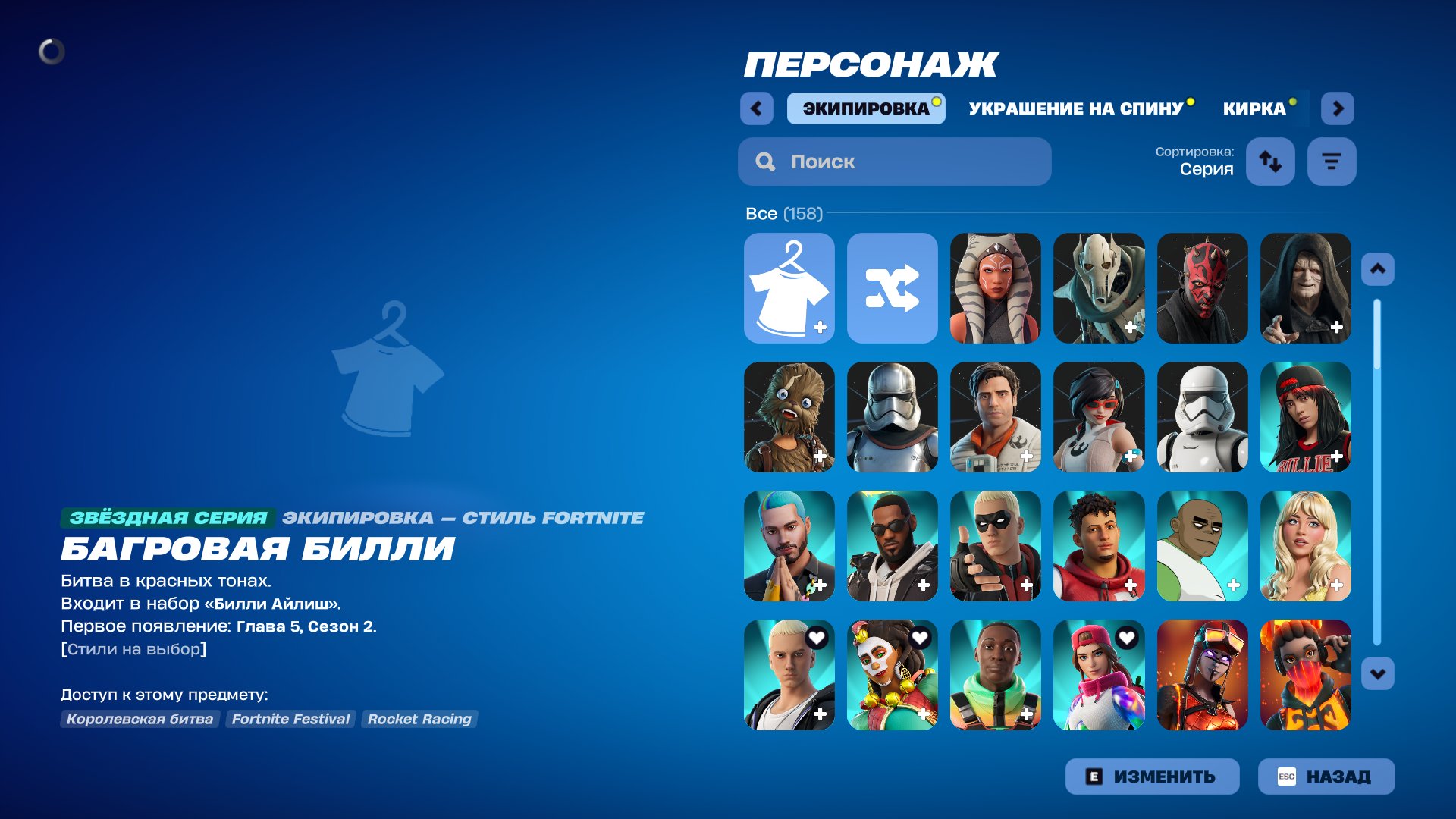This screenshot has width=1456, height=819.
Task: Click the НАЗАД button
Action: 1326,776
